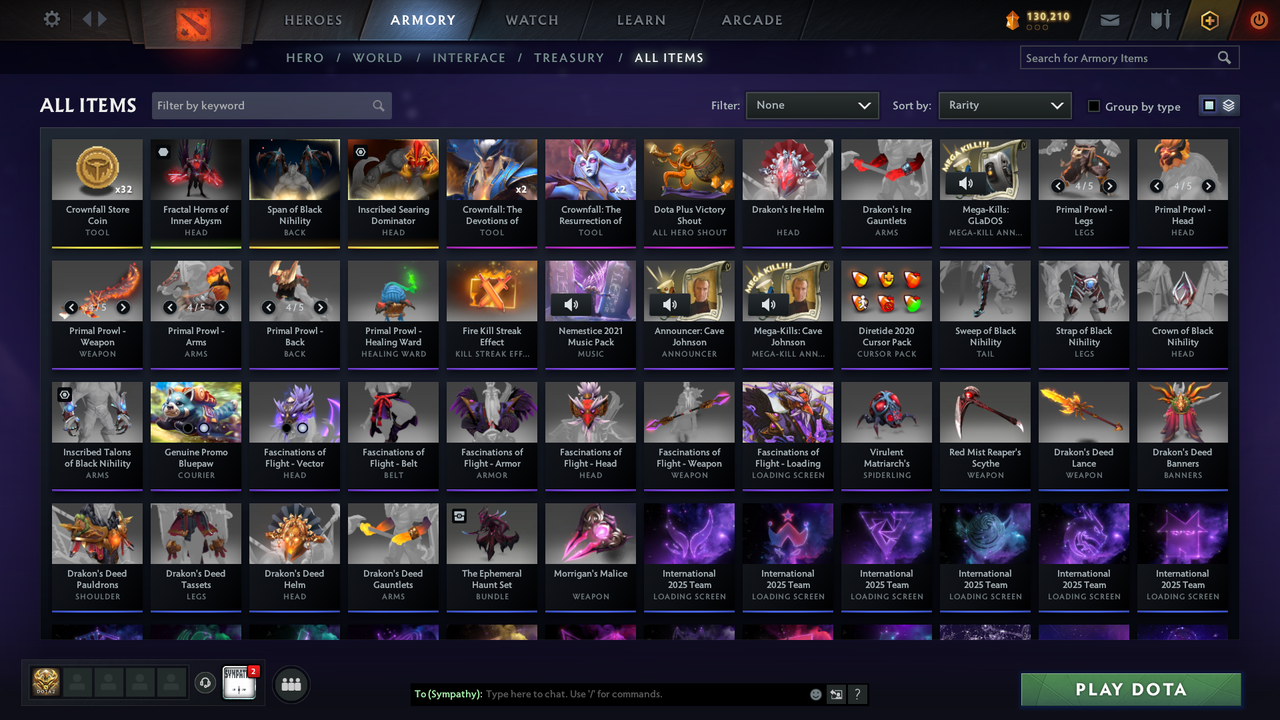Image resolution: width=1280 pixels, height=720 pixels.
Task: Click the chat input field to Sympathy
Action: point(600,693)
